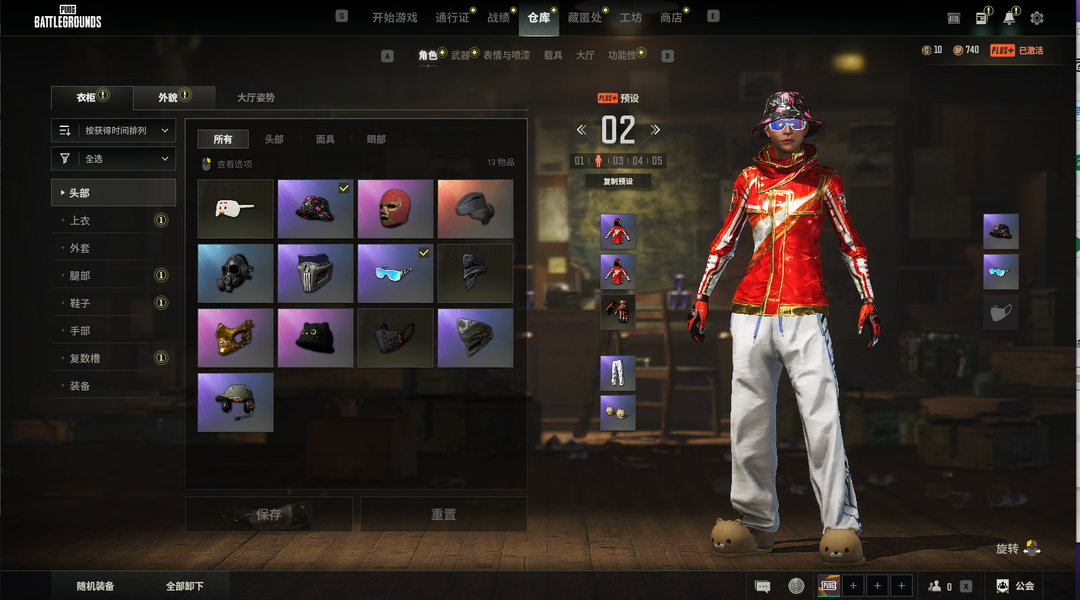The image size is (1080, 600).
Task: Choose the 上衣 category
Action: [80, 220]
